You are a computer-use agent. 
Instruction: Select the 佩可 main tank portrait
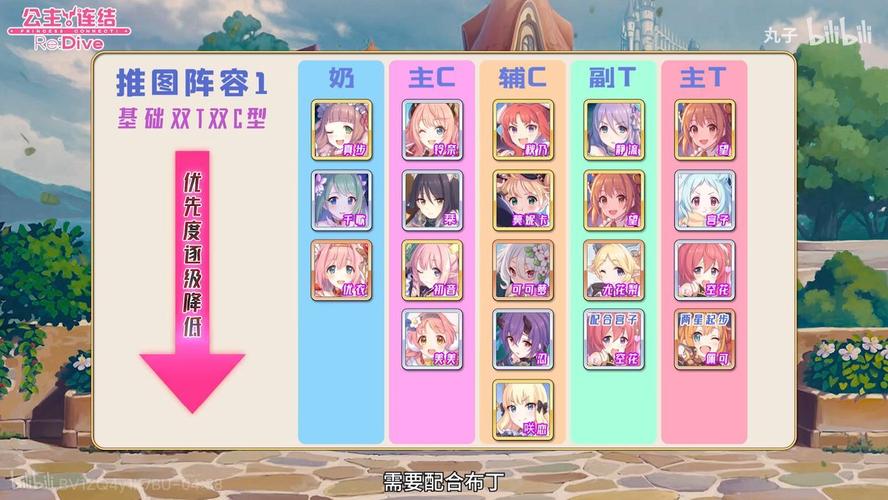click(705, 340)
